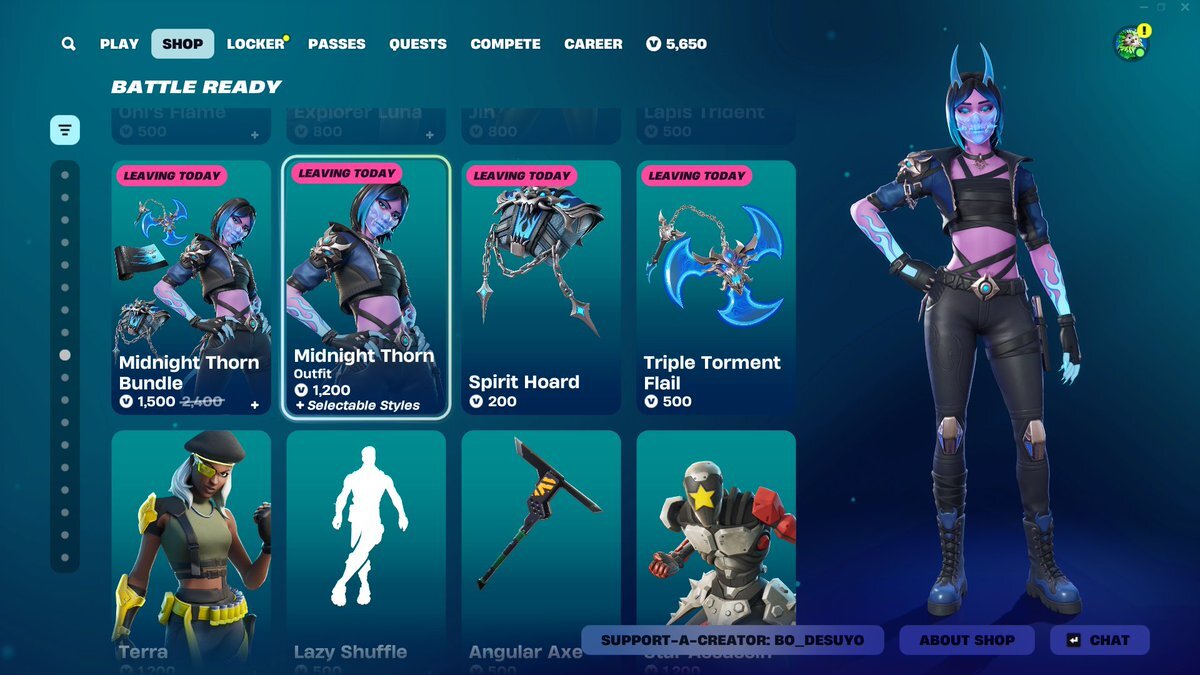This screenshot has height=675, width=1200.
Task: Switch to the Play tab
Action: [119, 44]
